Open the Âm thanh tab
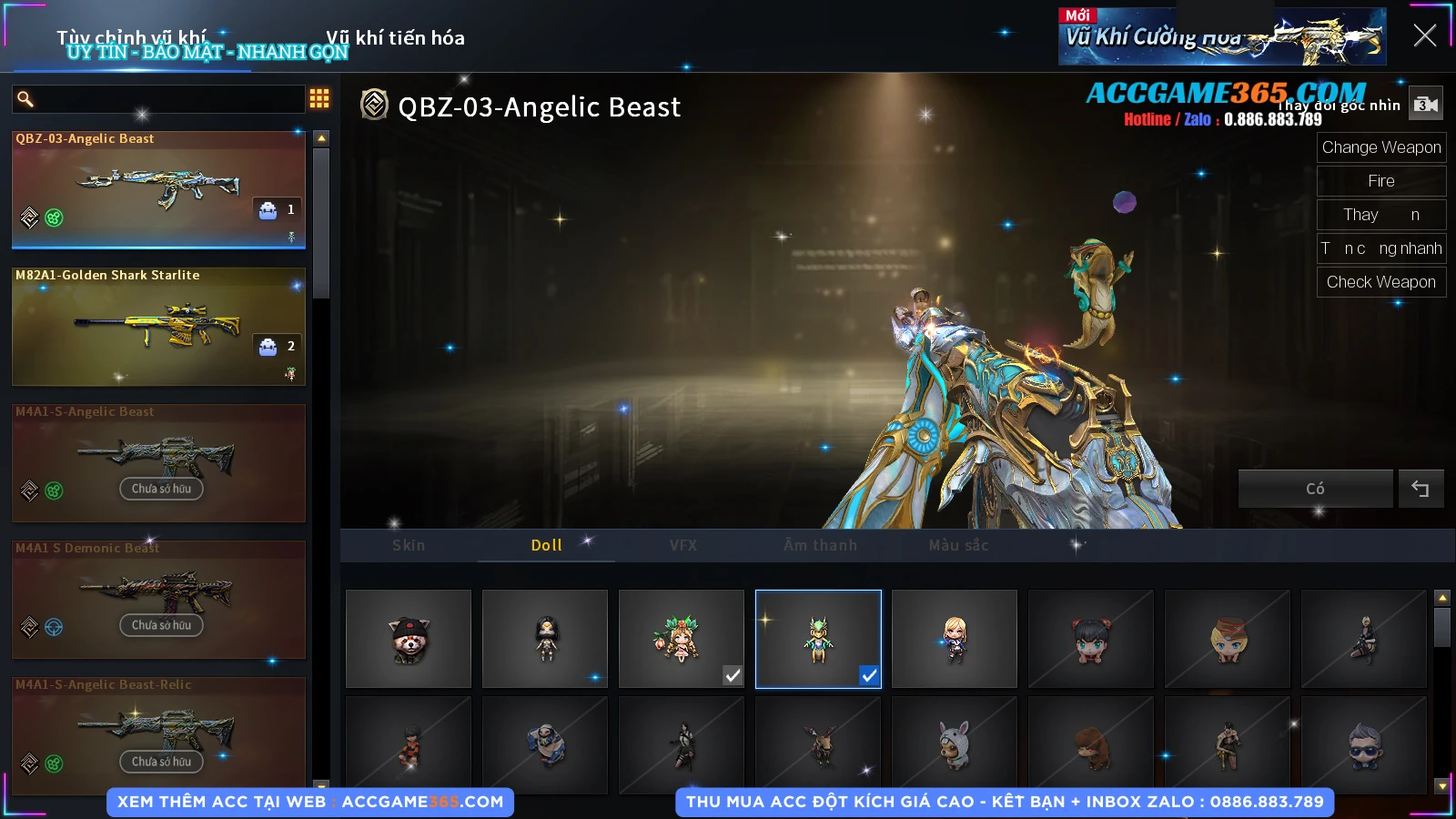 click(x=820, y=545)
